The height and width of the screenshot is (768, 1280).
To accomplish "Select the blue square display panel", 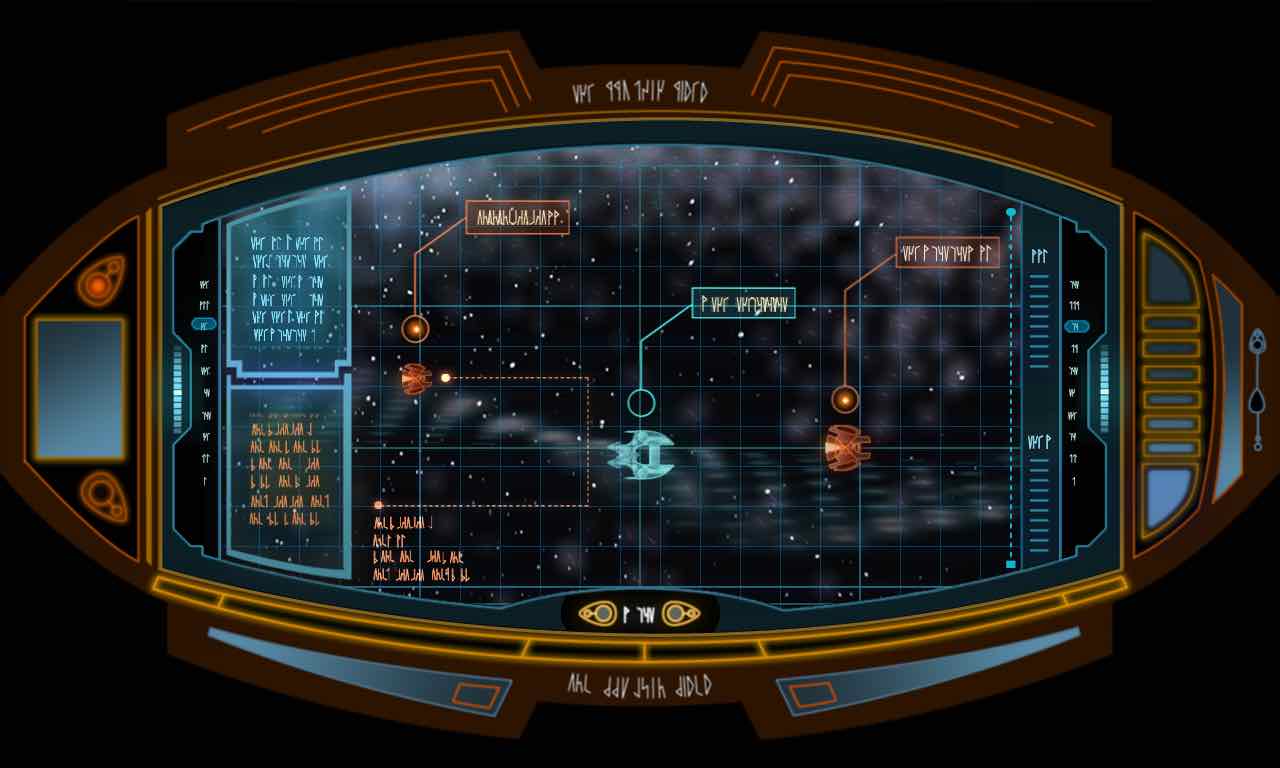I will [80, 389].
